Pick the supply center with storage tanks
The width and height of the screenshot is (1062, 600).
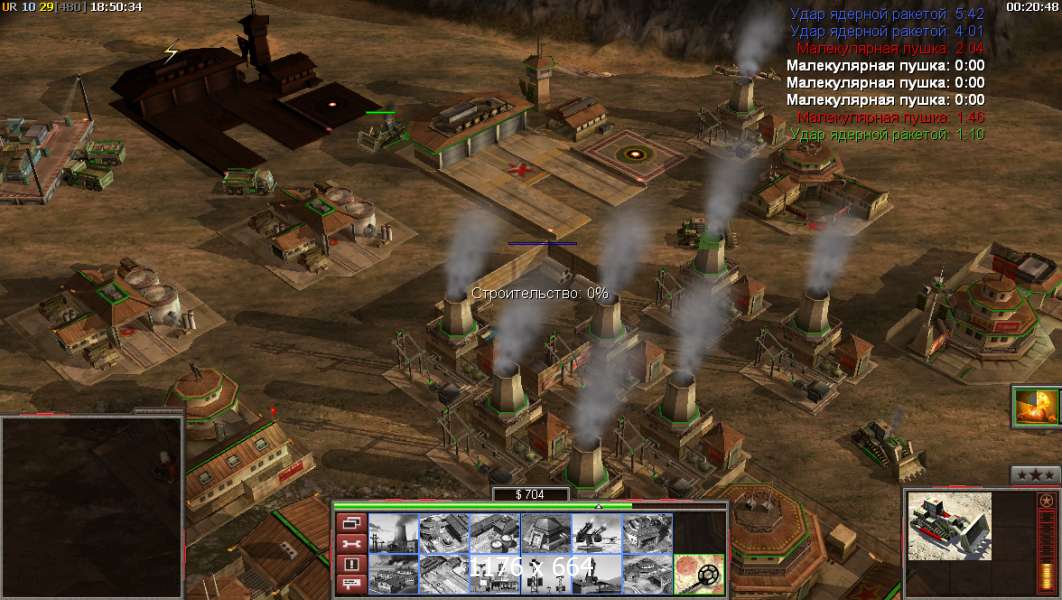(495, 532)
